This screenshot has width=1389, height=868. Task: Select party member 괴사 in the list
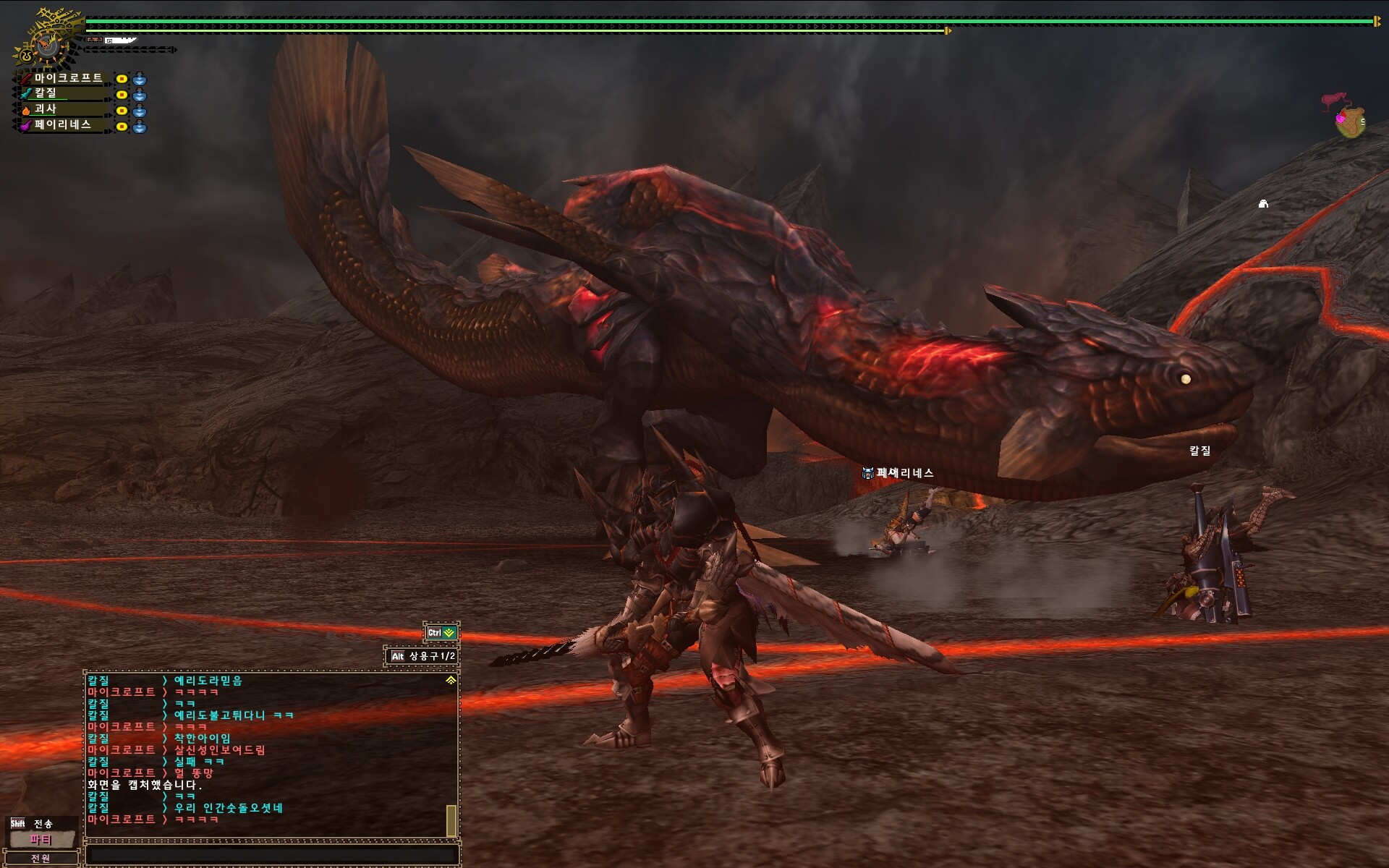(x=46, y=109)
